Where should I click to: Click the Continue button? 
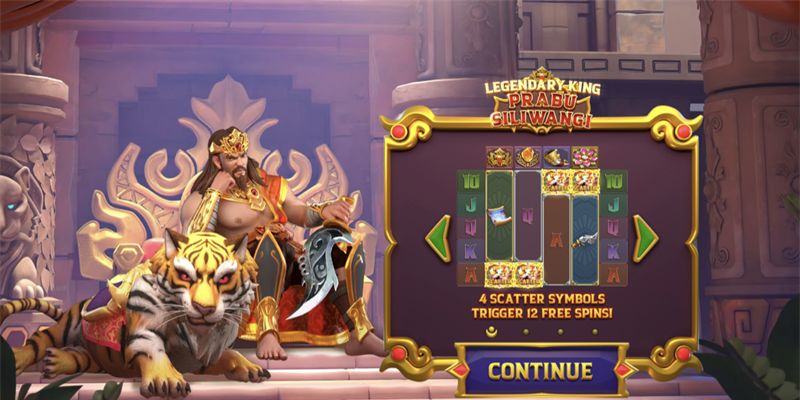(540, 370)
